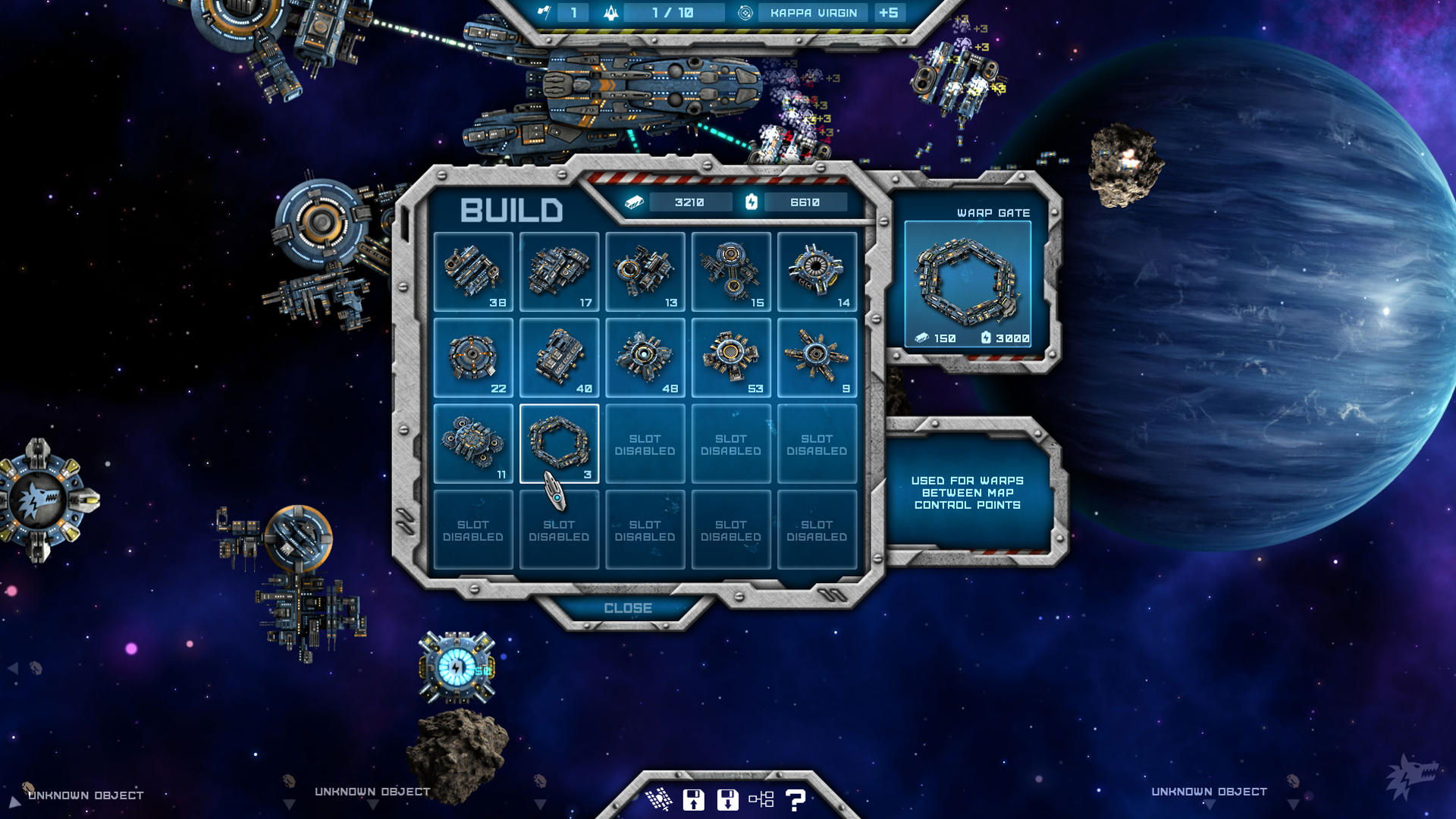The width and height of the screenshot is (1456, 819).
Task: Select the turret icon with count 53
Action: [730, 356]
